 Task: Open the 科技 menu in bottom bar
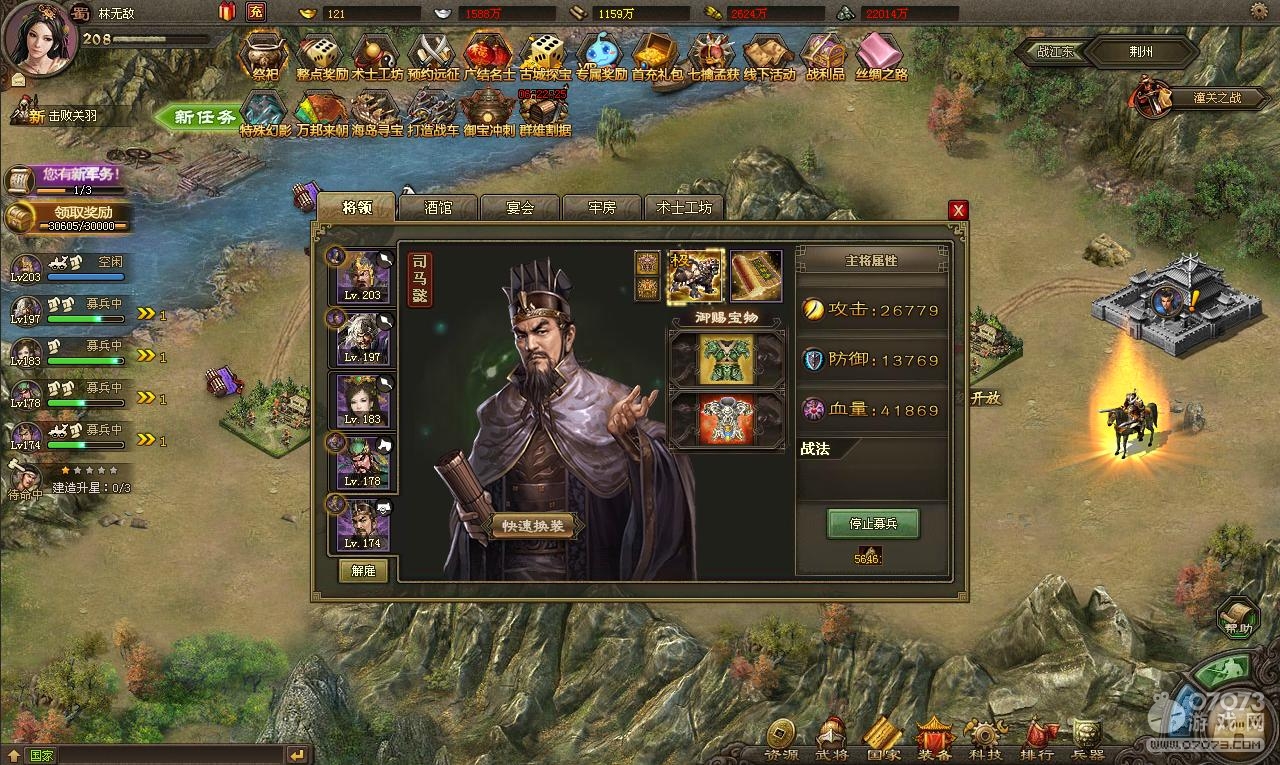tap(984, 740)
